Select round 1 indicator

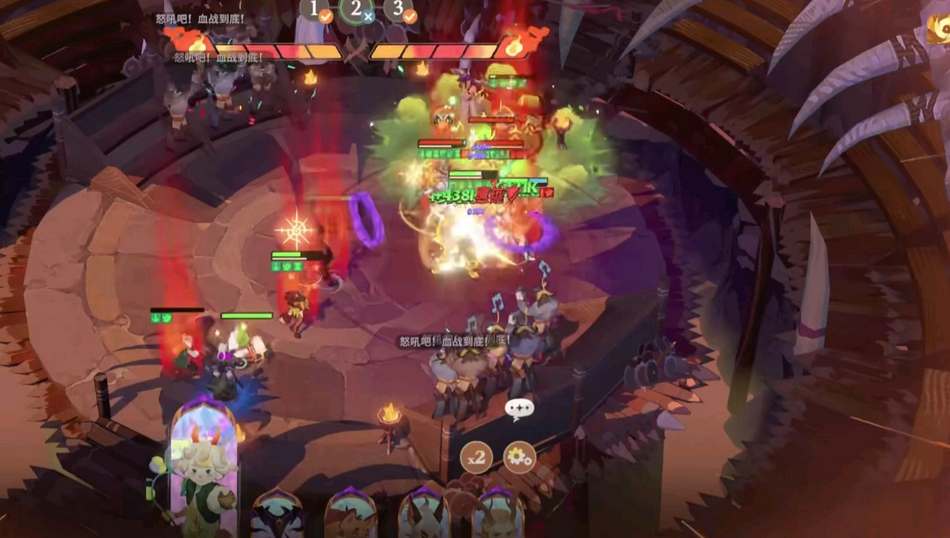(x=317, y=10)
